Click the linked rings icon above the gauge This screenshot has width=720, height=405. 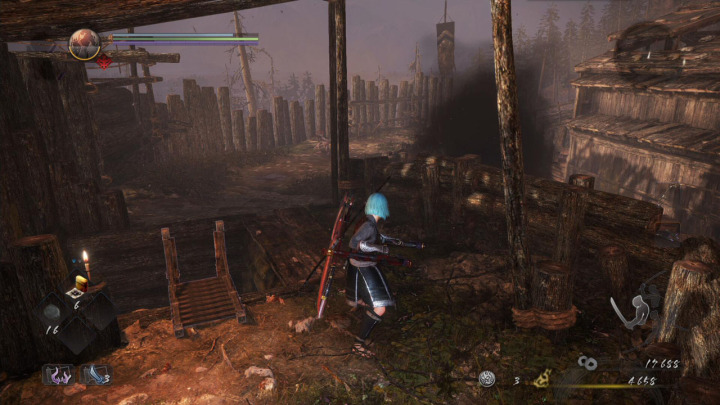[x=587, y=363]
